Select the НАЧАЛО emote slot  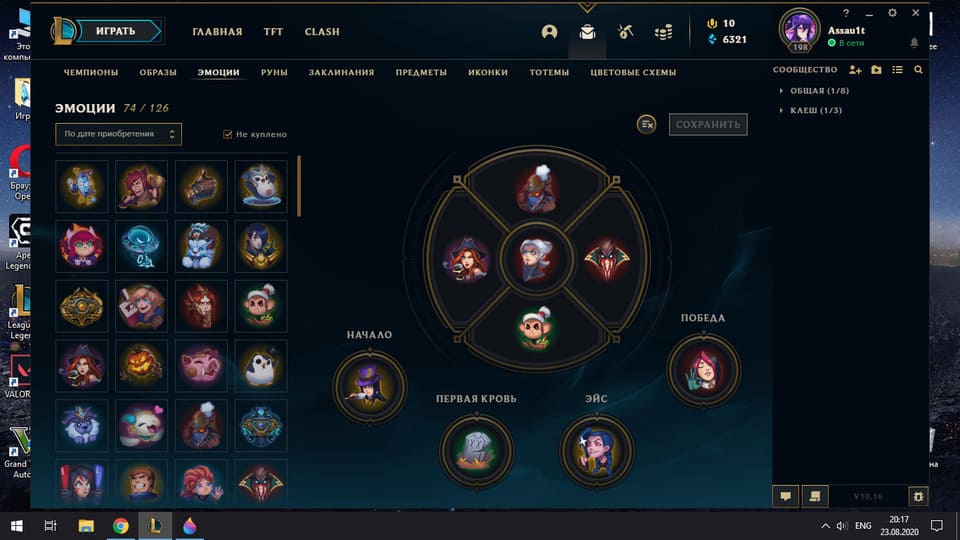370,386
